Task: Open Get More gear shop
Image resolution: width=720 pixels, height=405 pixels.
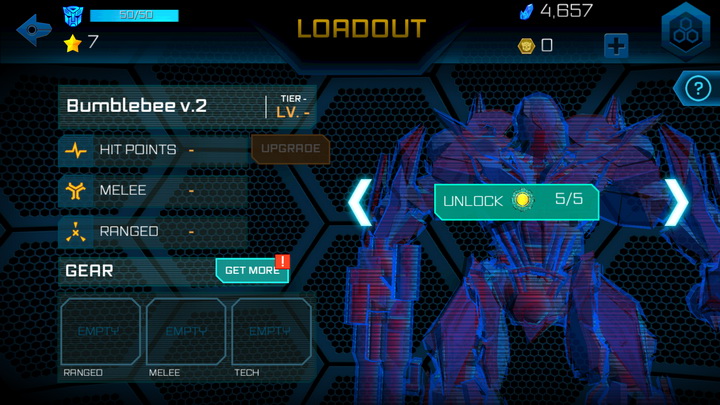Action: (x=252, y=270)
